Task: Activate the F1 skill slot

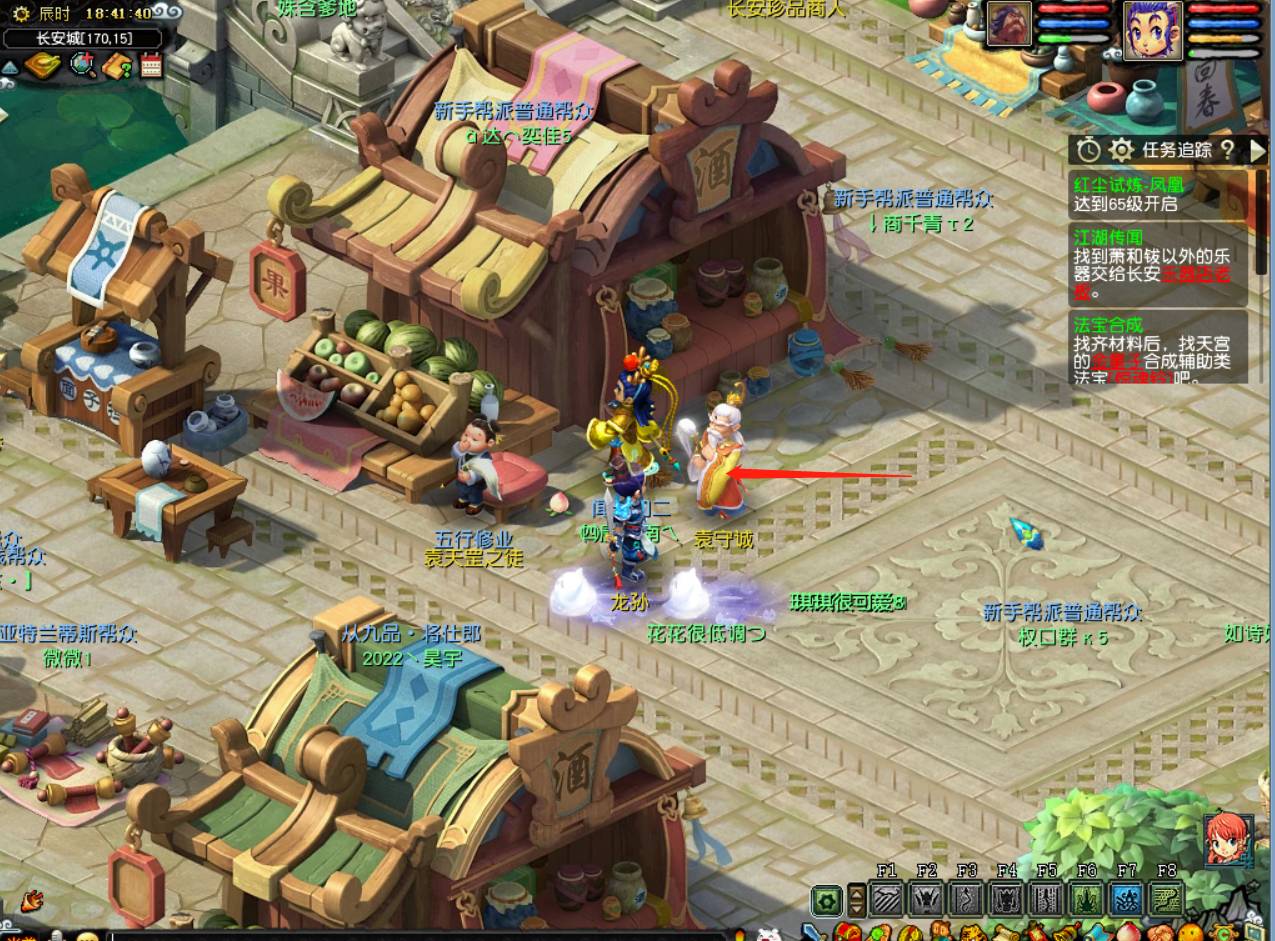Action: point(887,899)
